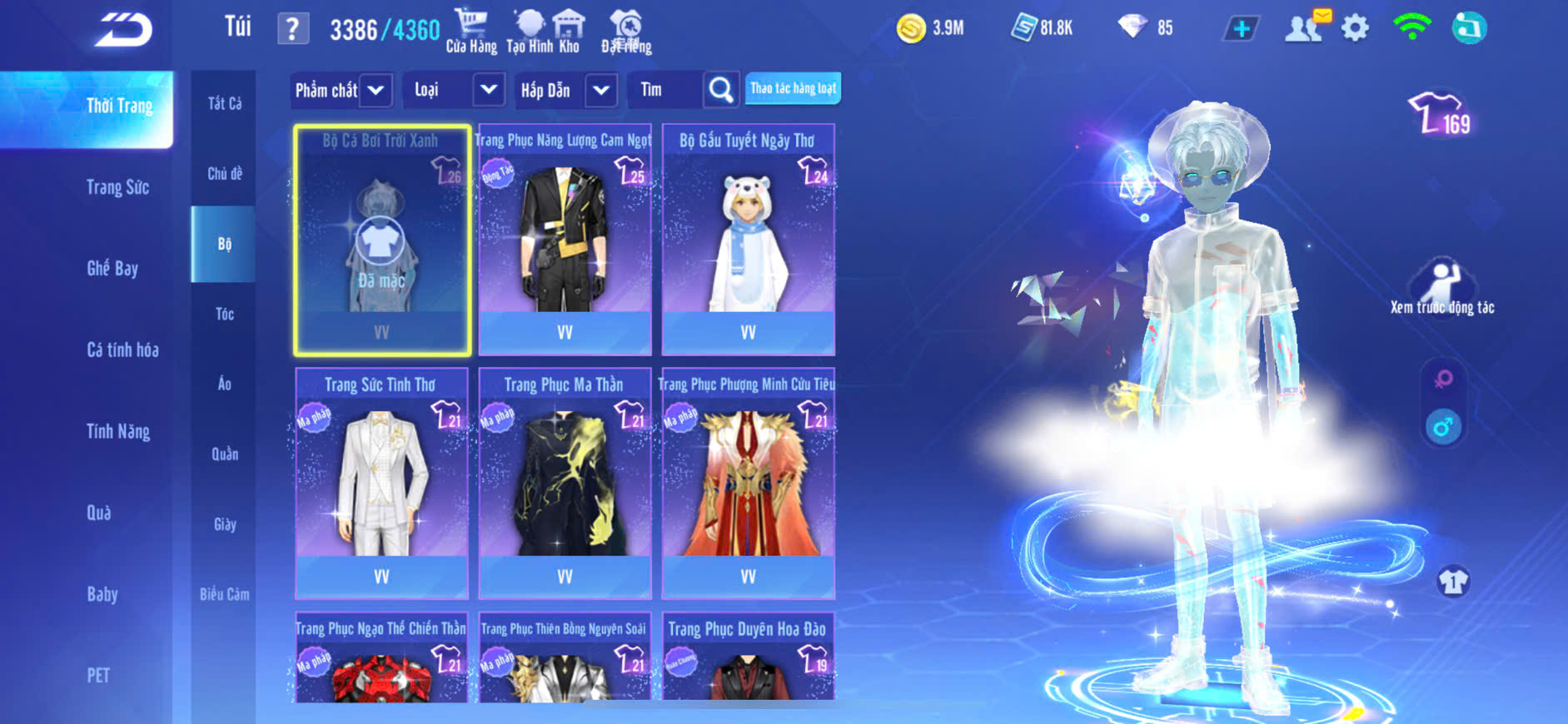Image resolution: width=1568 pixels, height=724 pixels.
Task: Open the Phẩm chất dropdown
Action: click(x=341, y=90)
